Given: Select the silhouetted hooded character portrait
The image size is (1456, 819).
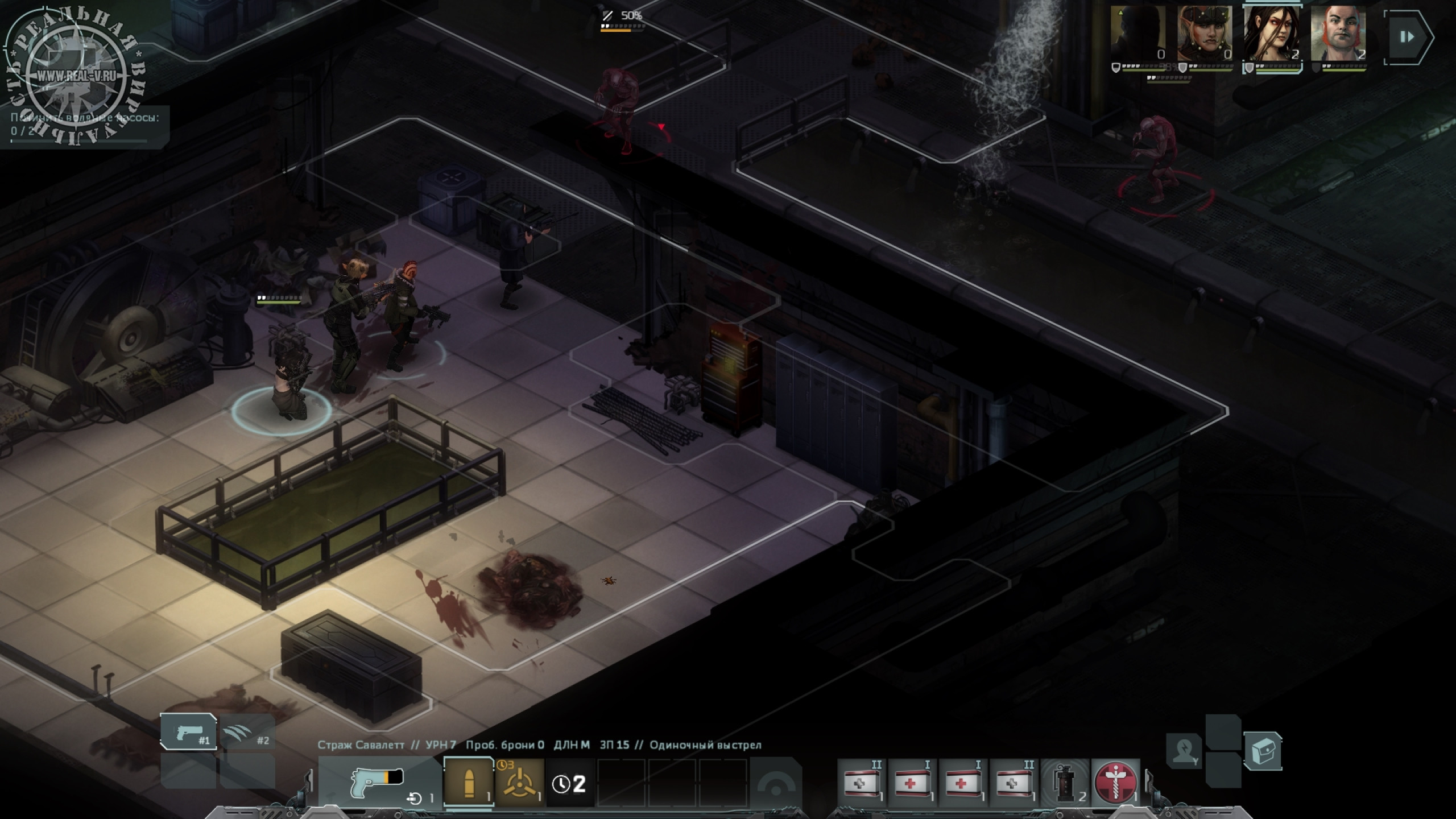Looking at the screenshot, I should point(1138,34).
